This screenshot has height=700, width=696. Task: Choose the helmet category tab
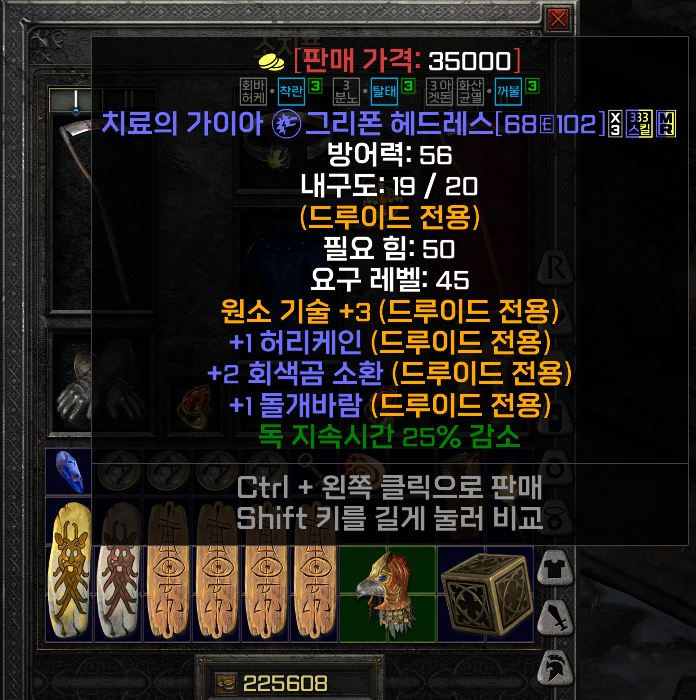pos(553,664)
